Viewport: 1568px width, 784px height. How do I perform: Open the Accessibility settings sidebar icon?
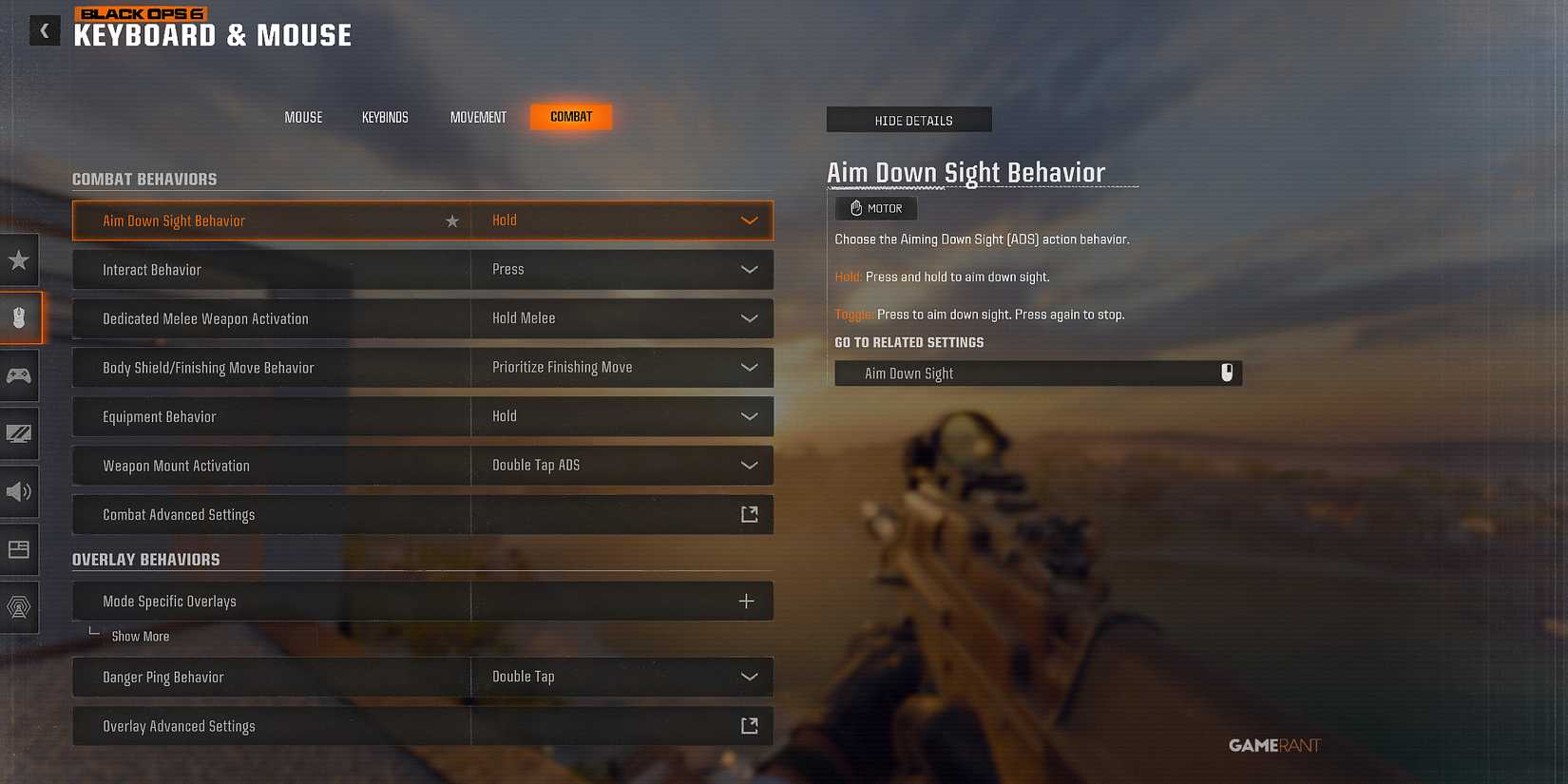click(x=19, y=607)
